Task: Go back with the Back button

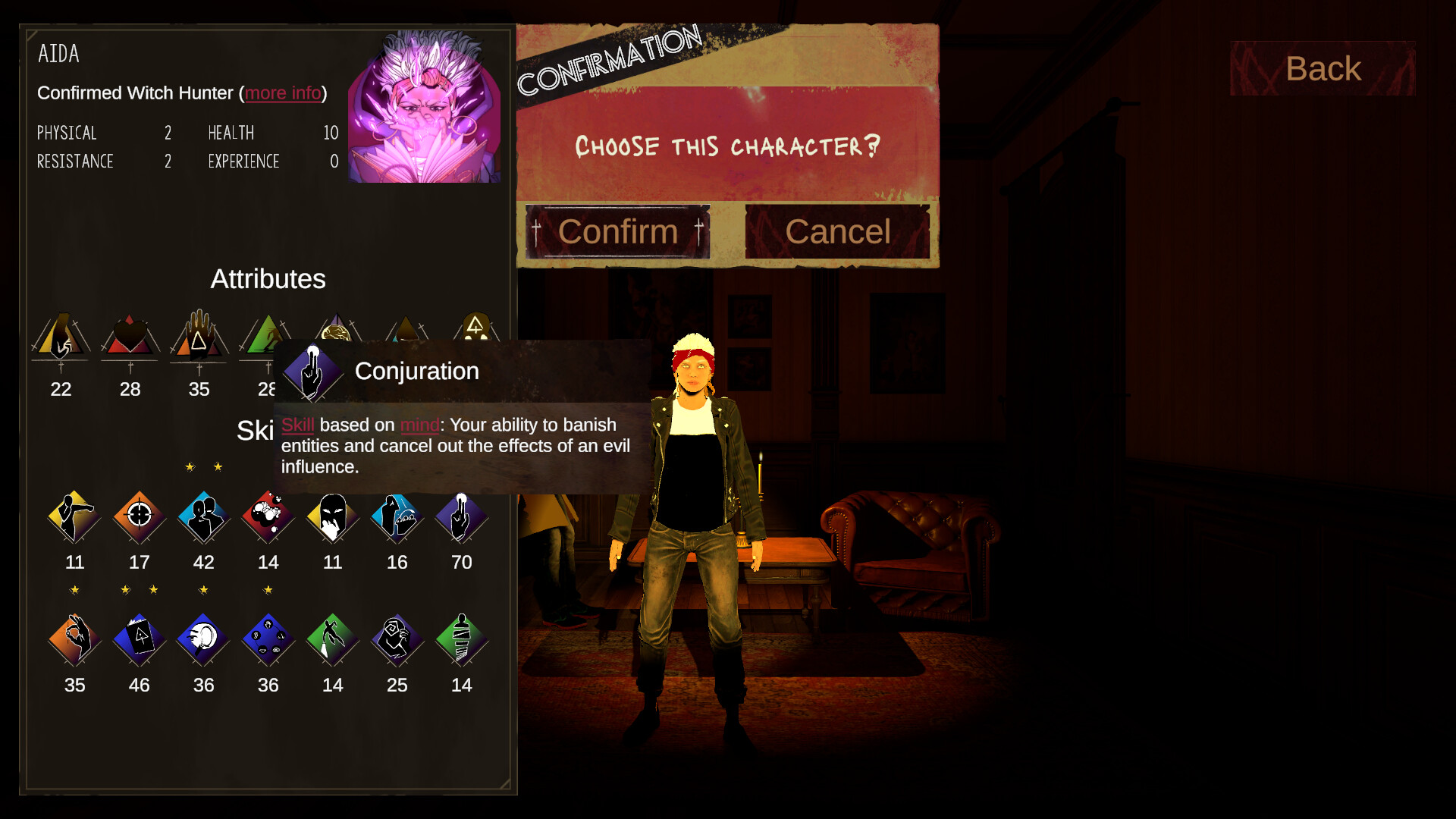Action: [1323, 69]
